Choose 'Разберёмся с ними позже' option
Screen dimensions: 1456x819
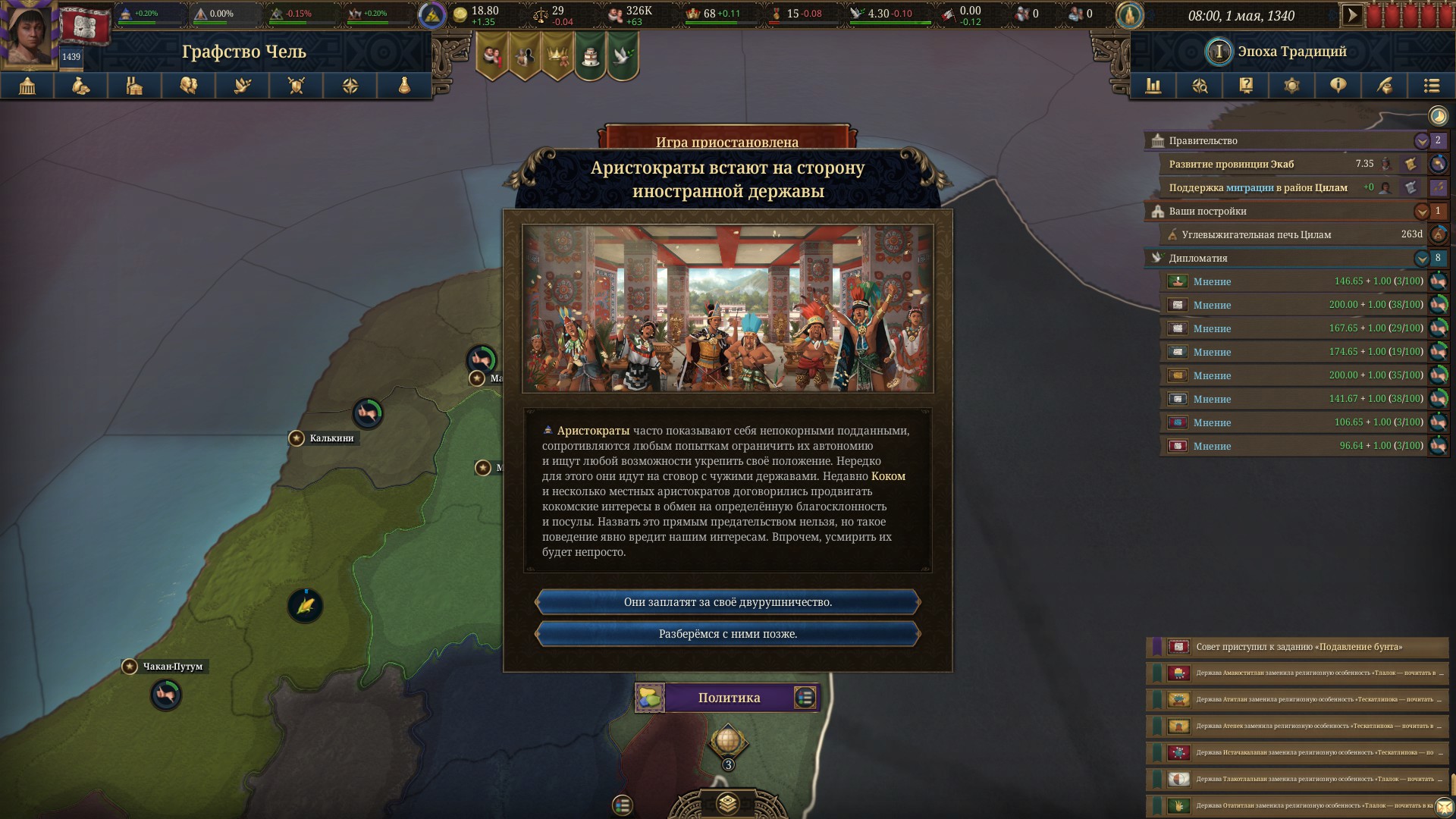point(728,634)
